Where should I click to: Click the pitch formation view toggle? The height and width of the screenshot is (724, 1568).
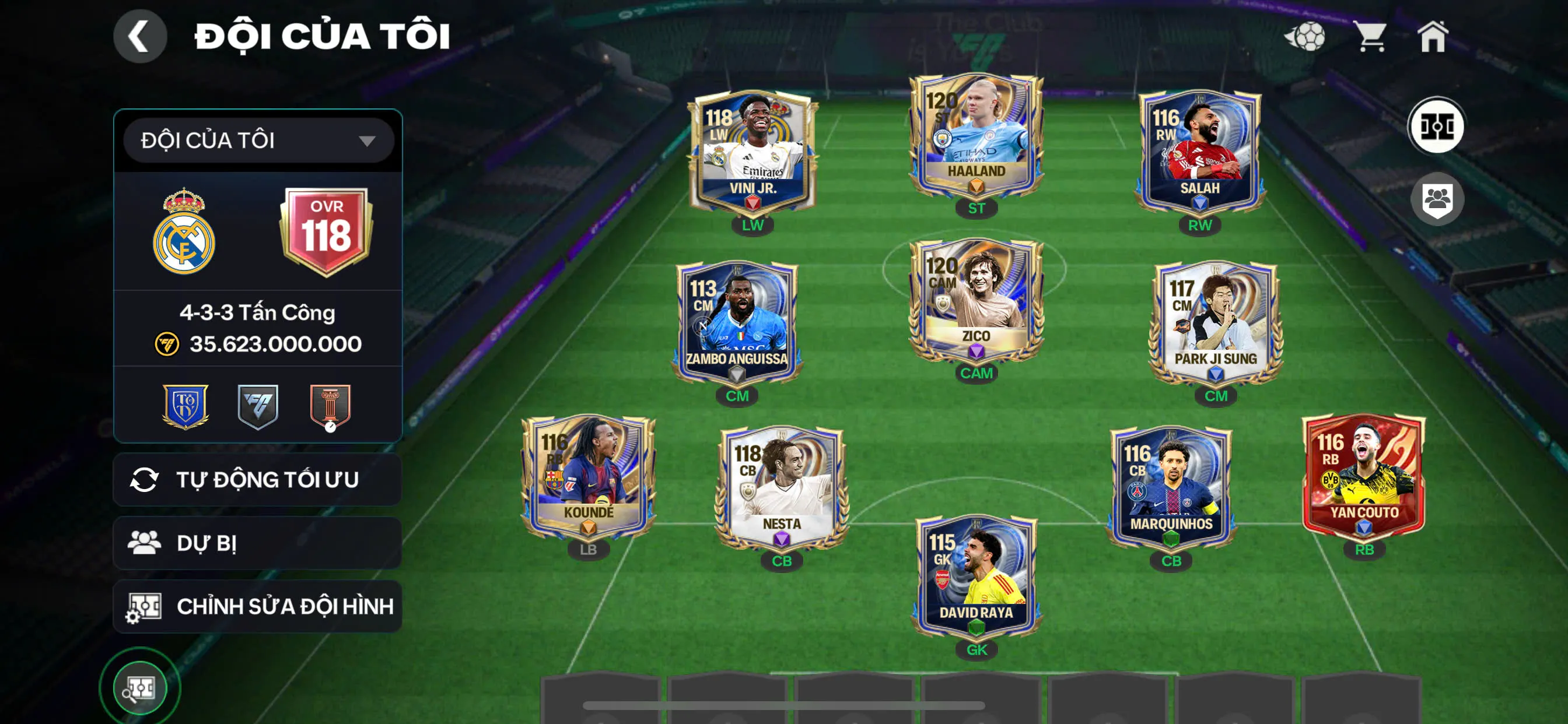tap(1437, 126)
